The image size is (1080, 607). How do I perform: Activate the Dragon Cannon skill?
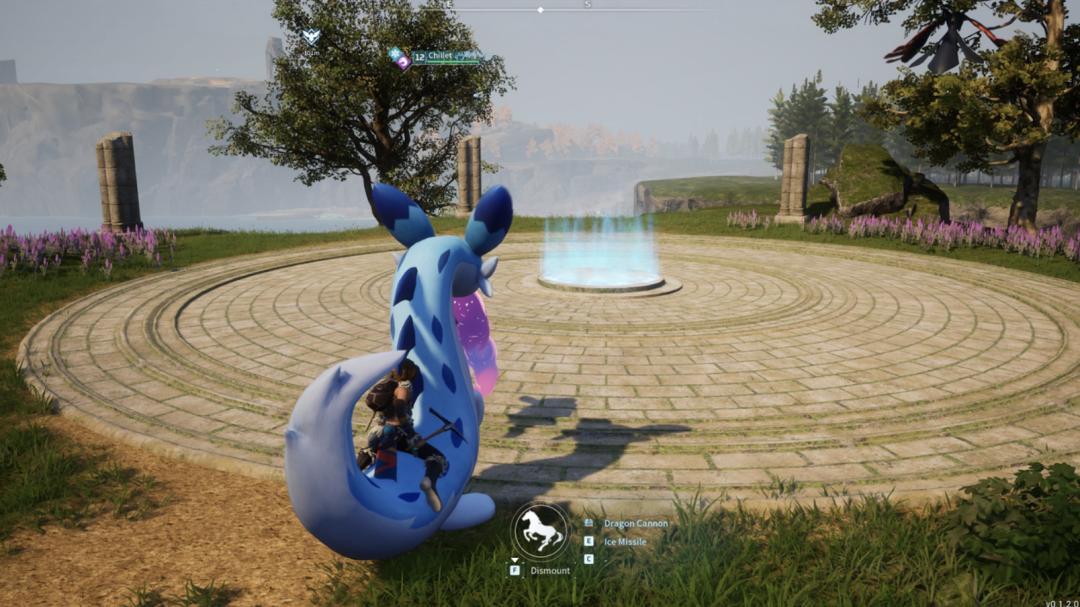(x=635, y=523)
